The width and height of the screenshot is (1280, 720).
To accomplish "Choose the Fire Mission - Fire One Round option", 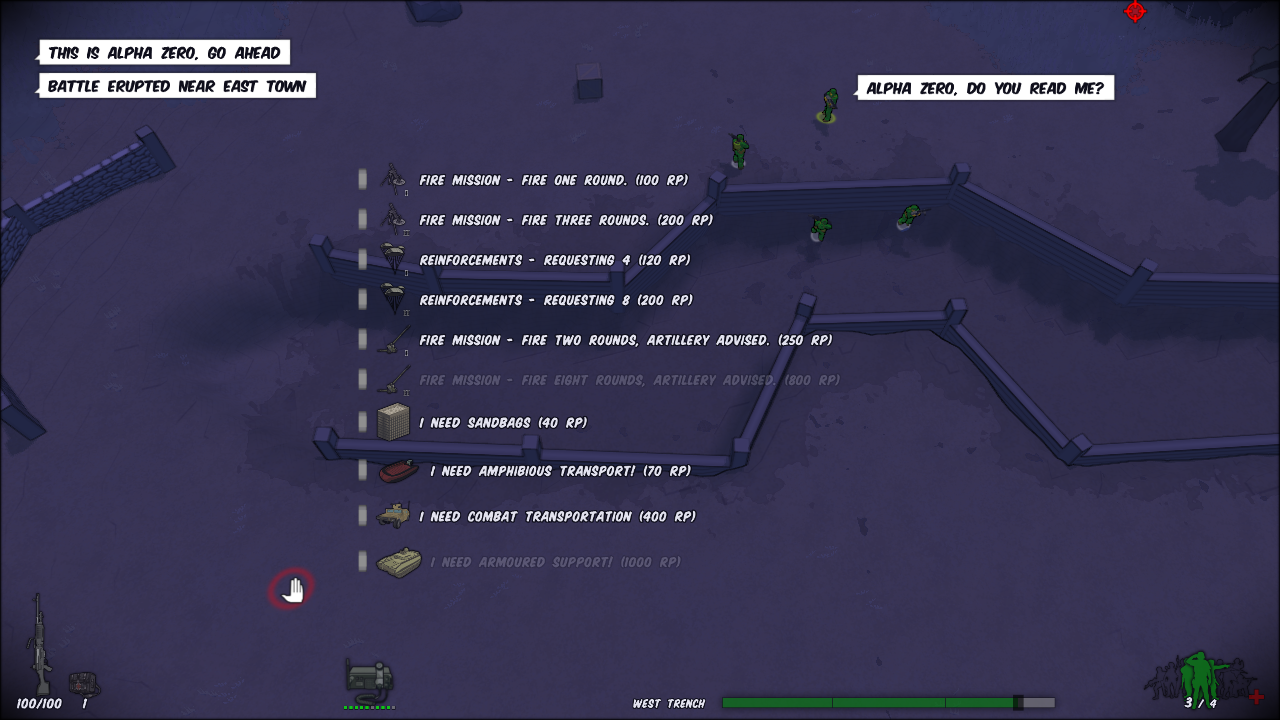I will [x=553, y=180].
